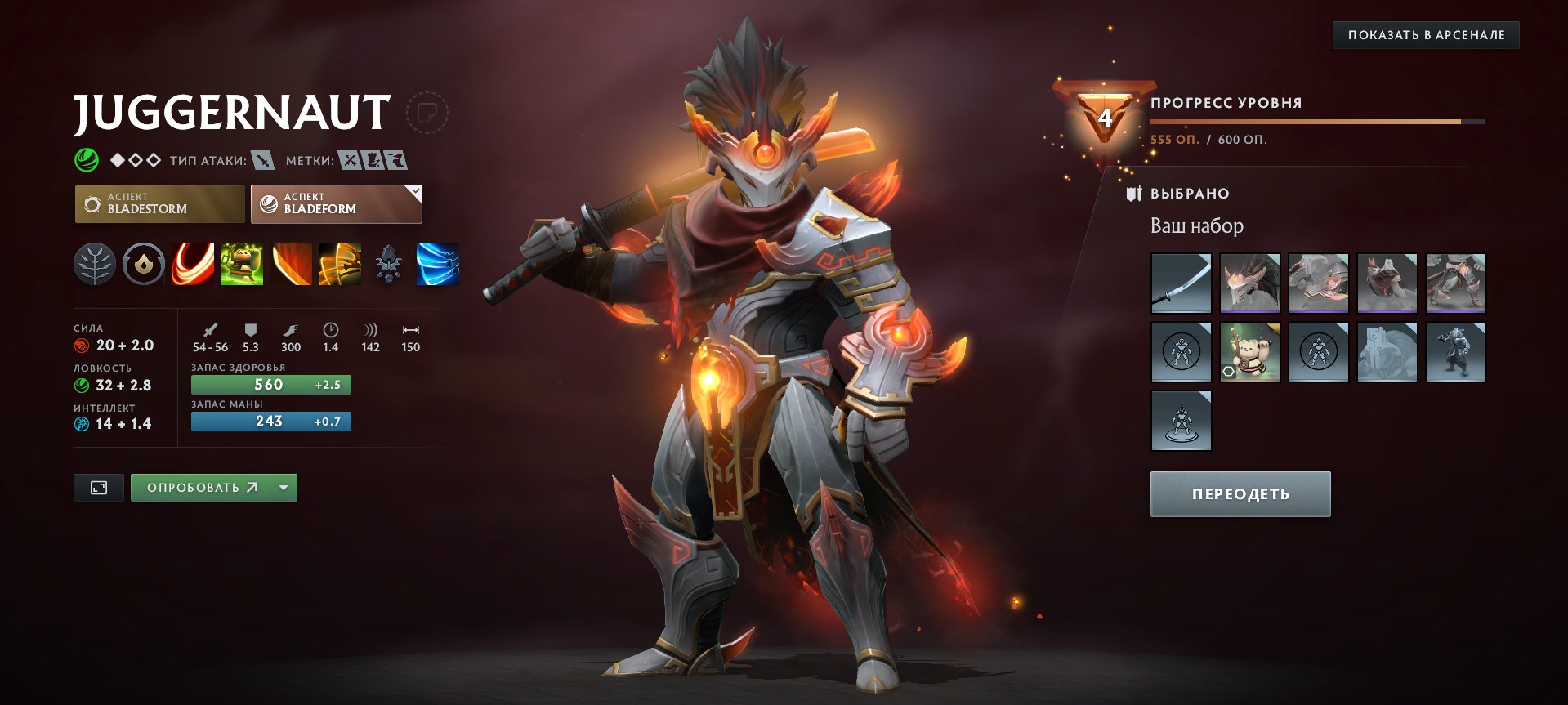Select the Bladestorm aspect option
This screenshot has width=1568, height=705.
point(160,203)
